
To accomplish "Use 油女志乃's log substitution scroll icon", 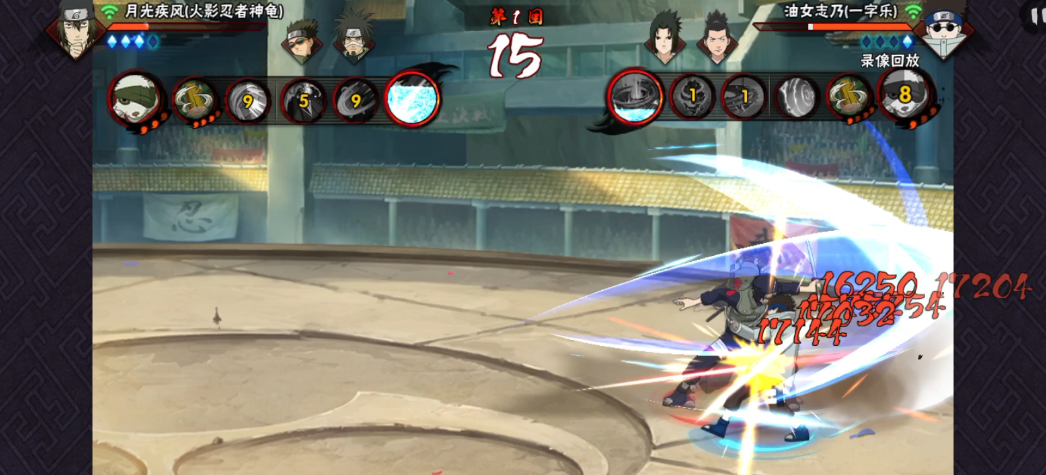I will coord(848,99).
